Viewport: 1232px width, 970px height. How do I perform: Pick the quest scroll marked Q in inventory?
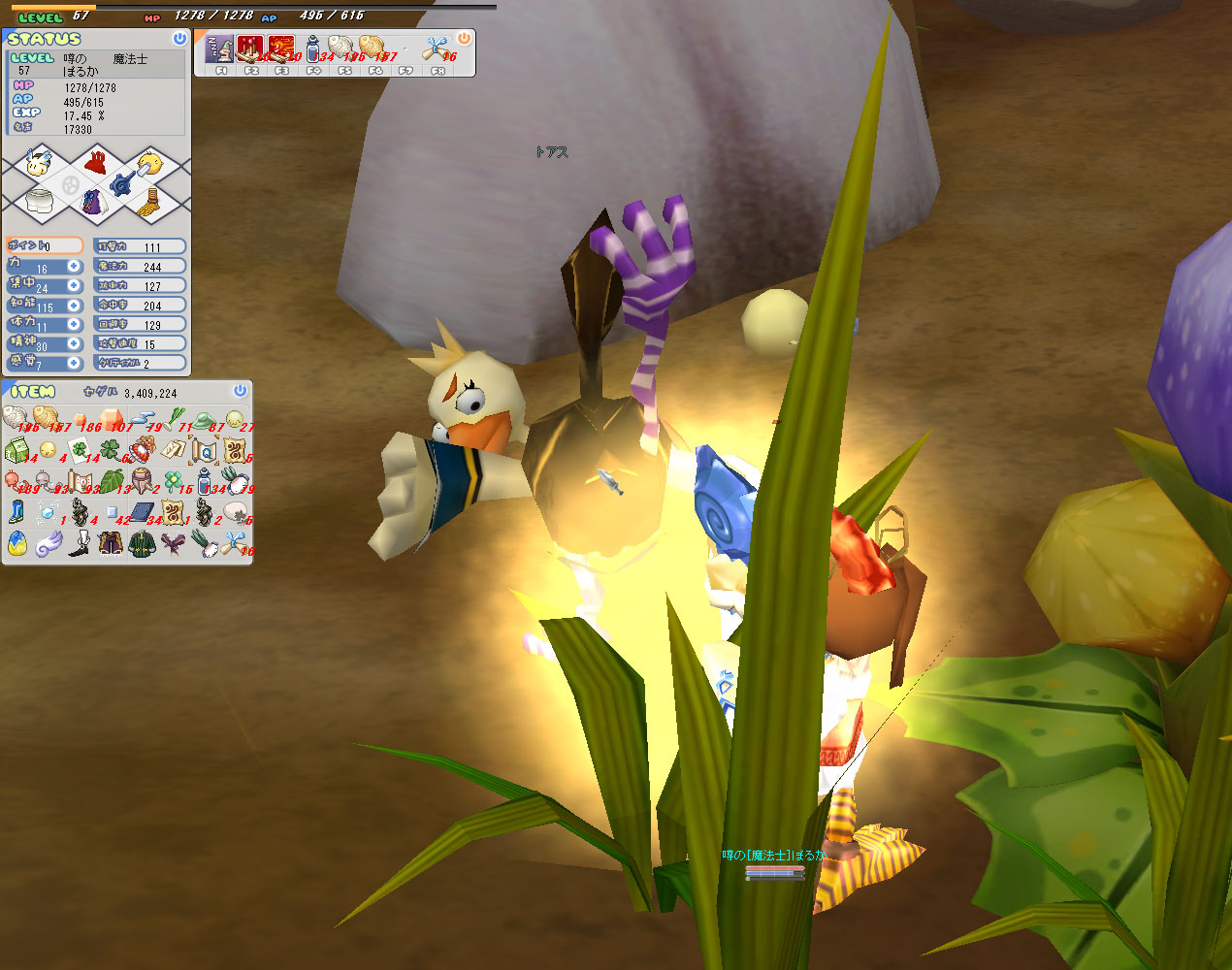(x=205, y=451)
